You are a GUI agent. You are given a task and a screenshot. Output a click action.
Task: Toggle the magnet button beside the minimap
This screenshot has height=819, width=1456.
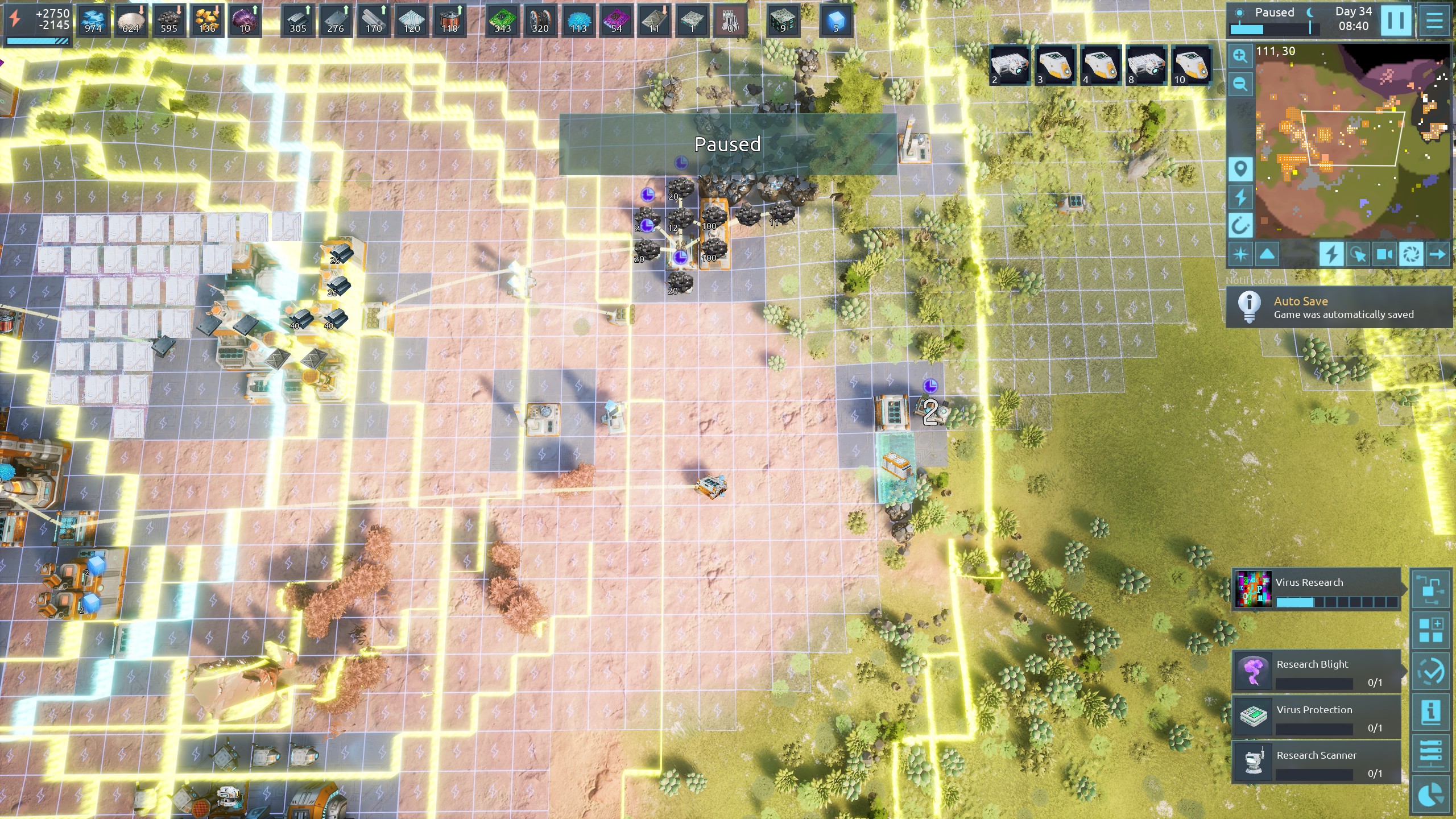1240,226
